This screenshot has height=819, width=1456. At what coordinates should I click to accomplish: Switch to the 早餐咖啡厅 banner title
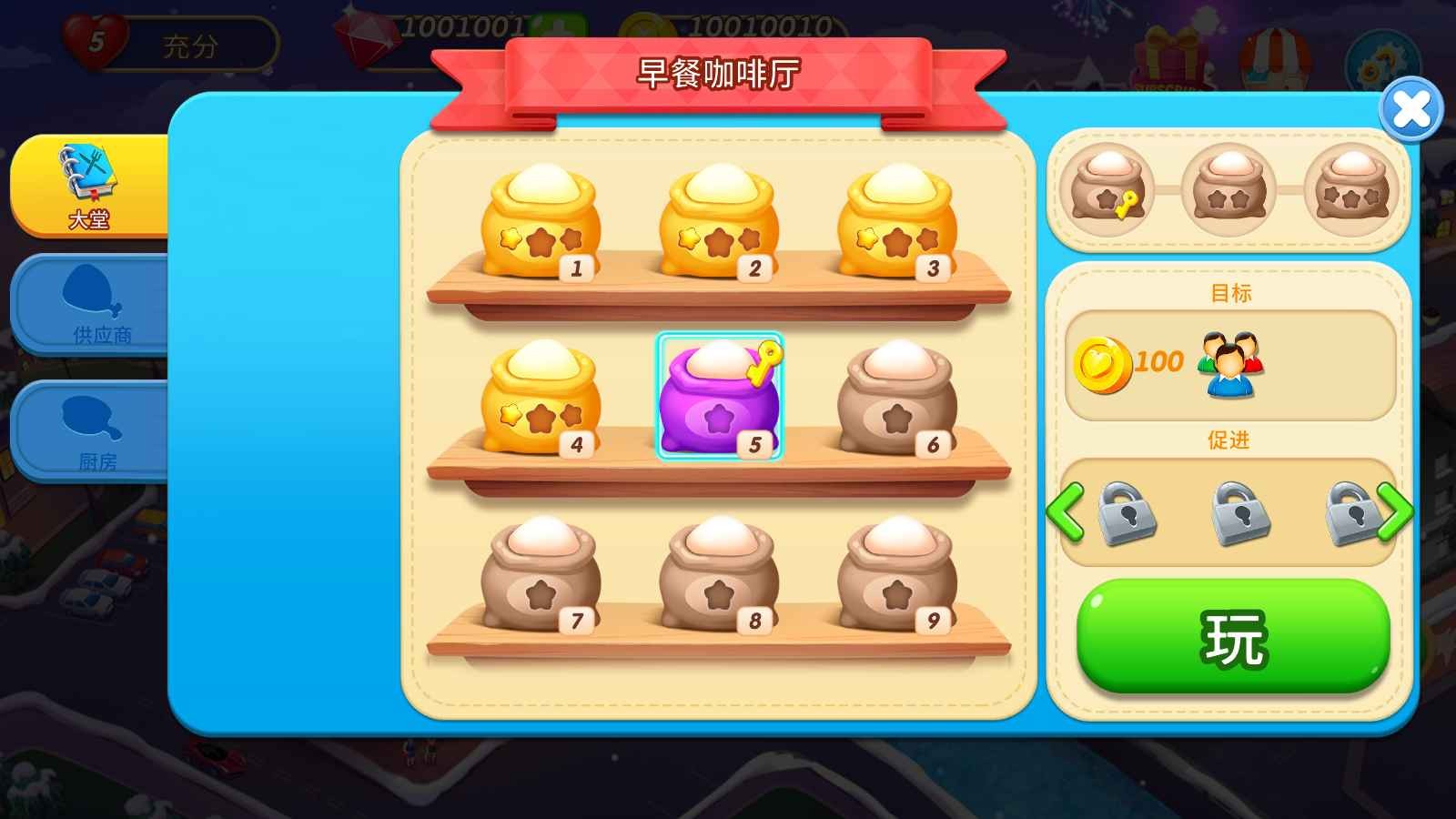(719, 75)
